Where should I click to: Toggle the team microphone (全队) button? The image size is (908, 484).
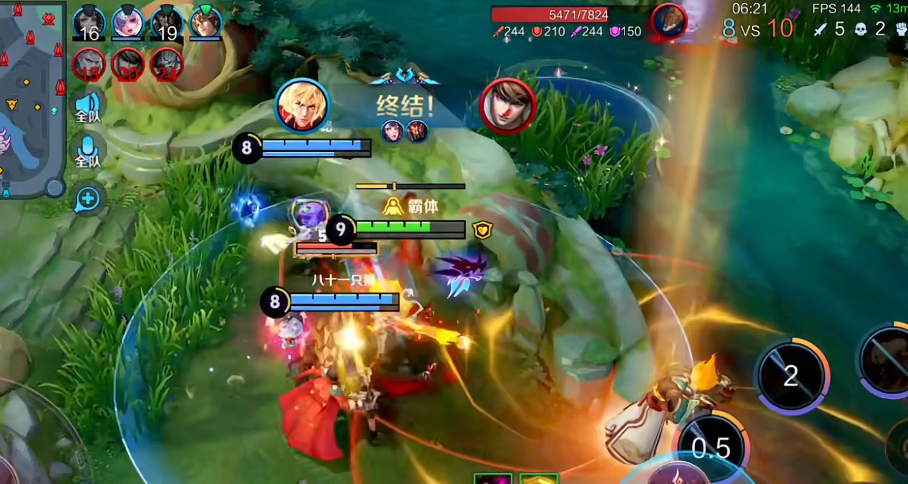[x=88, y=152]
